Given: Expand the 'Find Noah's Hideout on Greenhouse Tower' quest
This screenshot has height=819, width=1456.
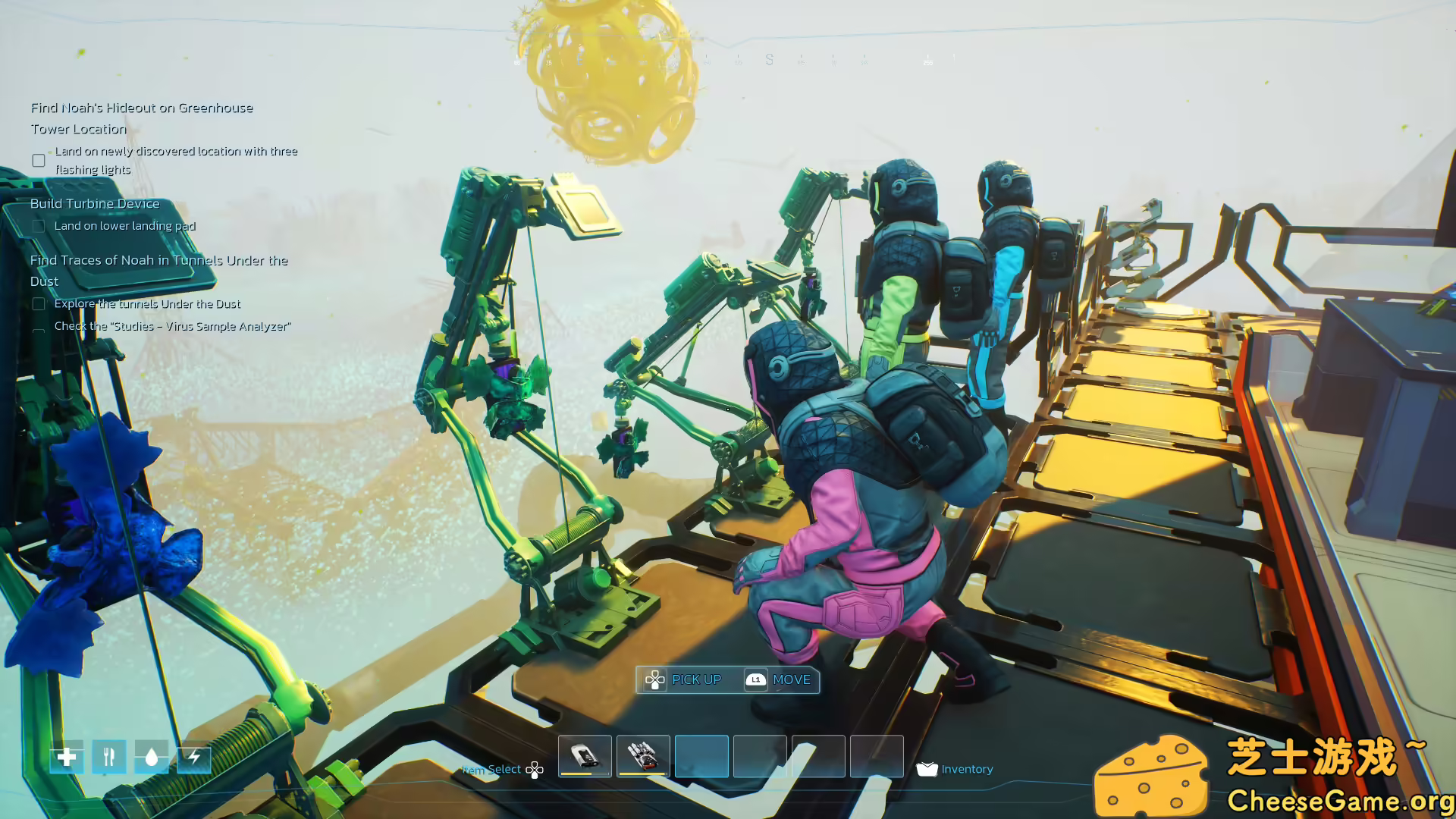Looking at the screenshot, I should (141, 108).
